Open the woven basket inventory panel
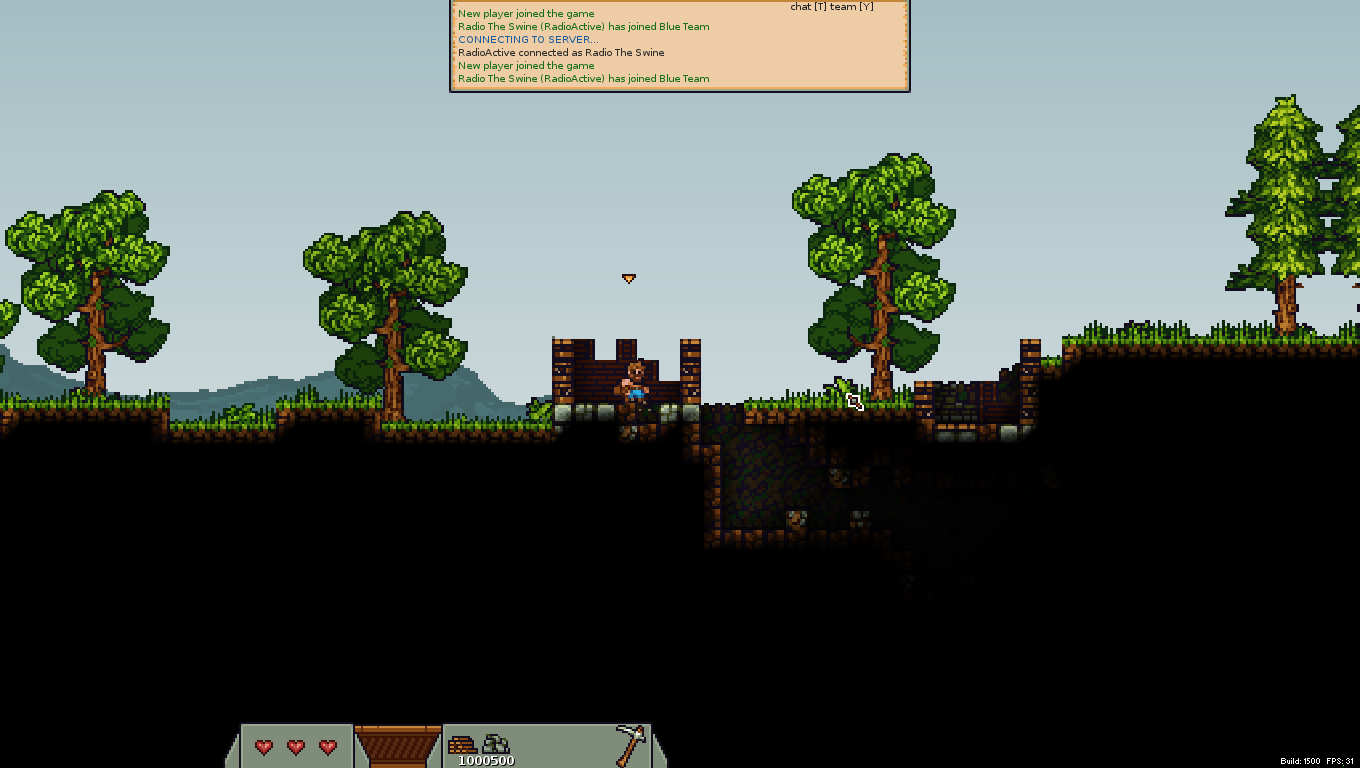This screenshot has width=1360, height=768. [398, 746]
